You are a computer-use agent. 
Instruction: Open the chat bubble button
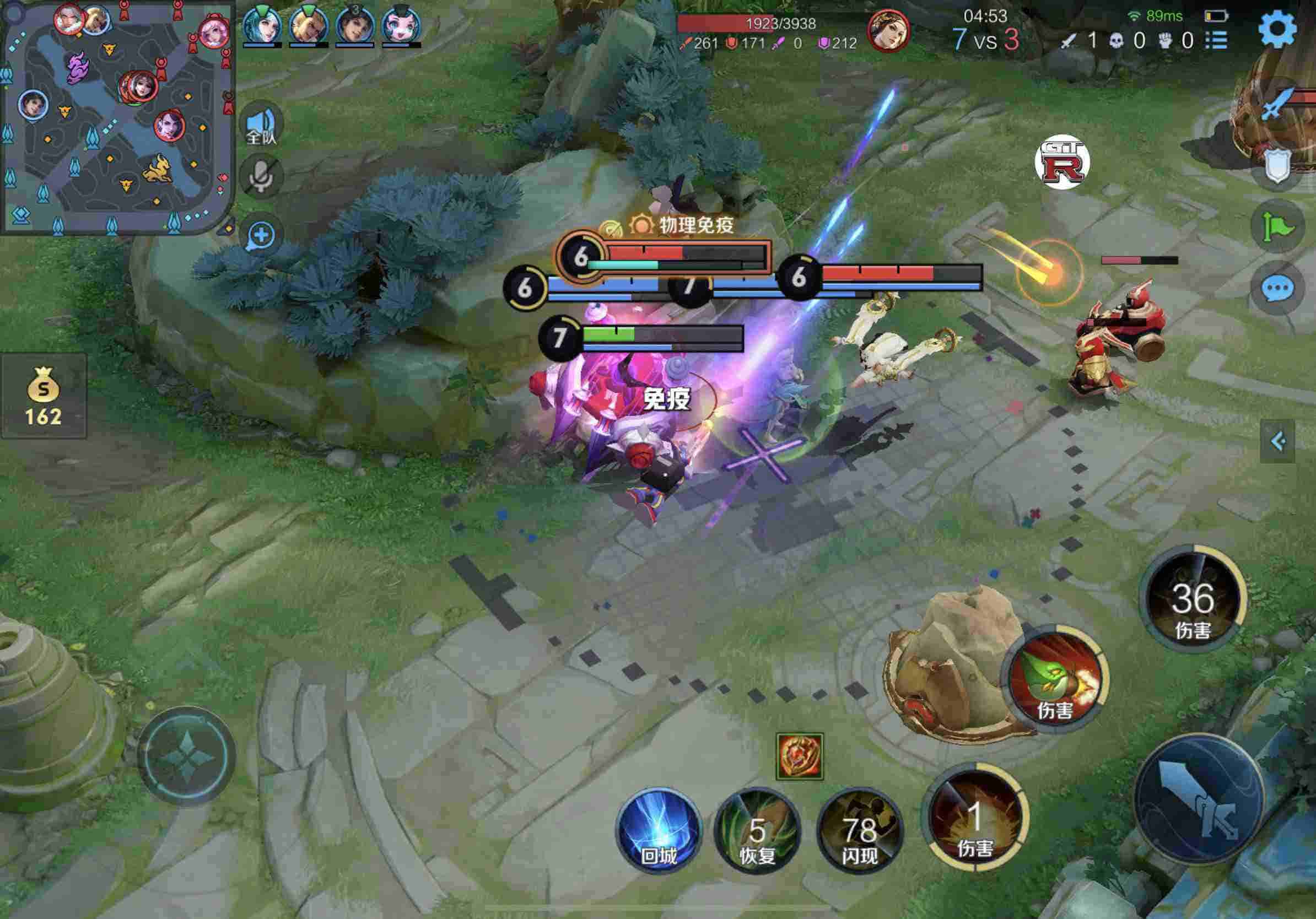(x=1277, y=288)
